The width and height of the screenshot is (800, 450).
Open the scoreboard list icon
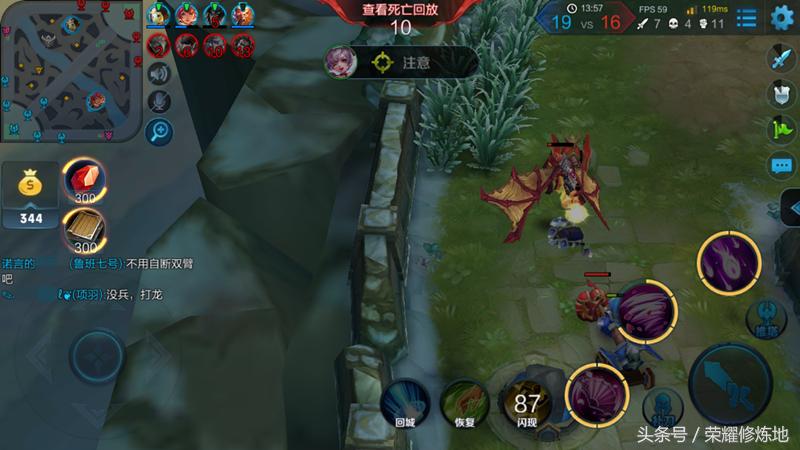(x=746, y=17)
